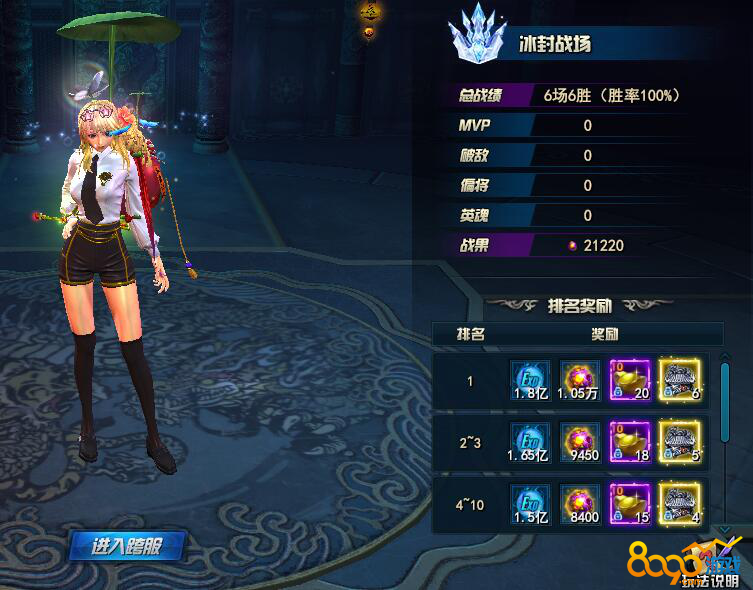Image resolution: width=753 pixels, height=590 pixels.
Task: Check rank 4~10 gold ingot reward
Action: pos(630,503)
